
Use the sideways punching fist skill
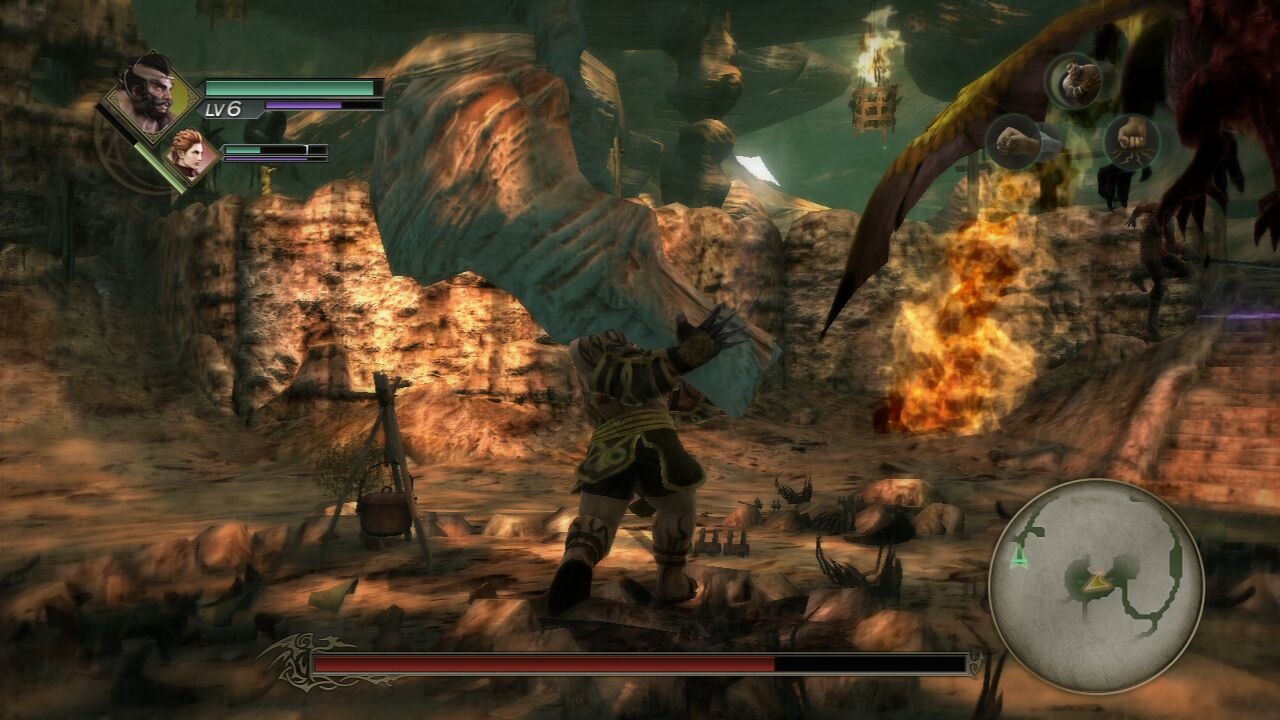1014,141
